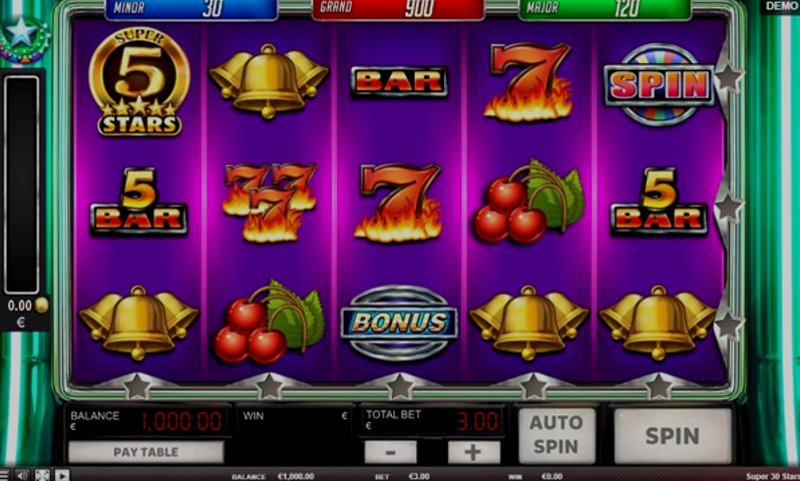Click the small play arrow icon

(x=62, y=475)
